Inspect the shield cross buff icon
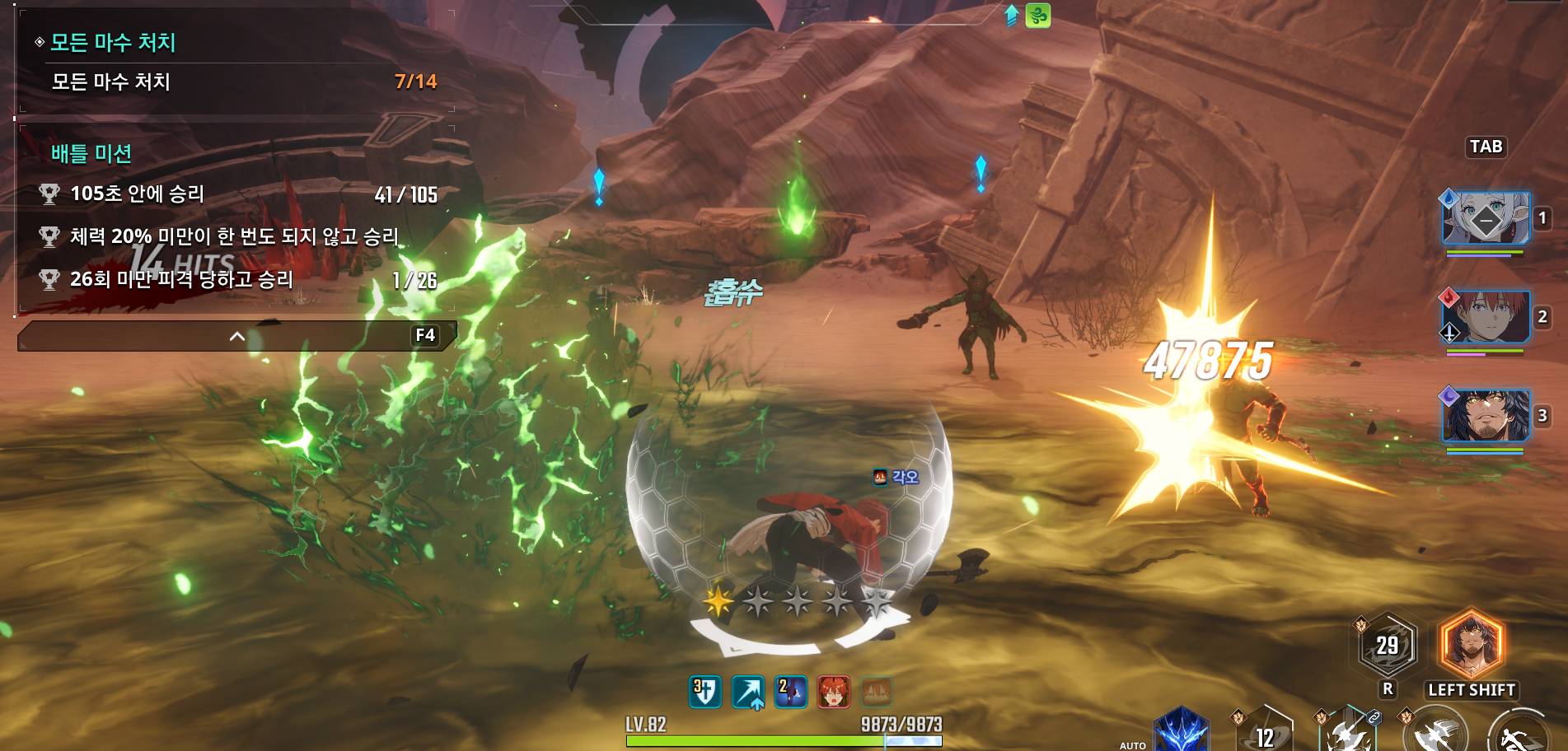Image resolution: width=1568 pixels, height=751 pixels. coord(705,692)
